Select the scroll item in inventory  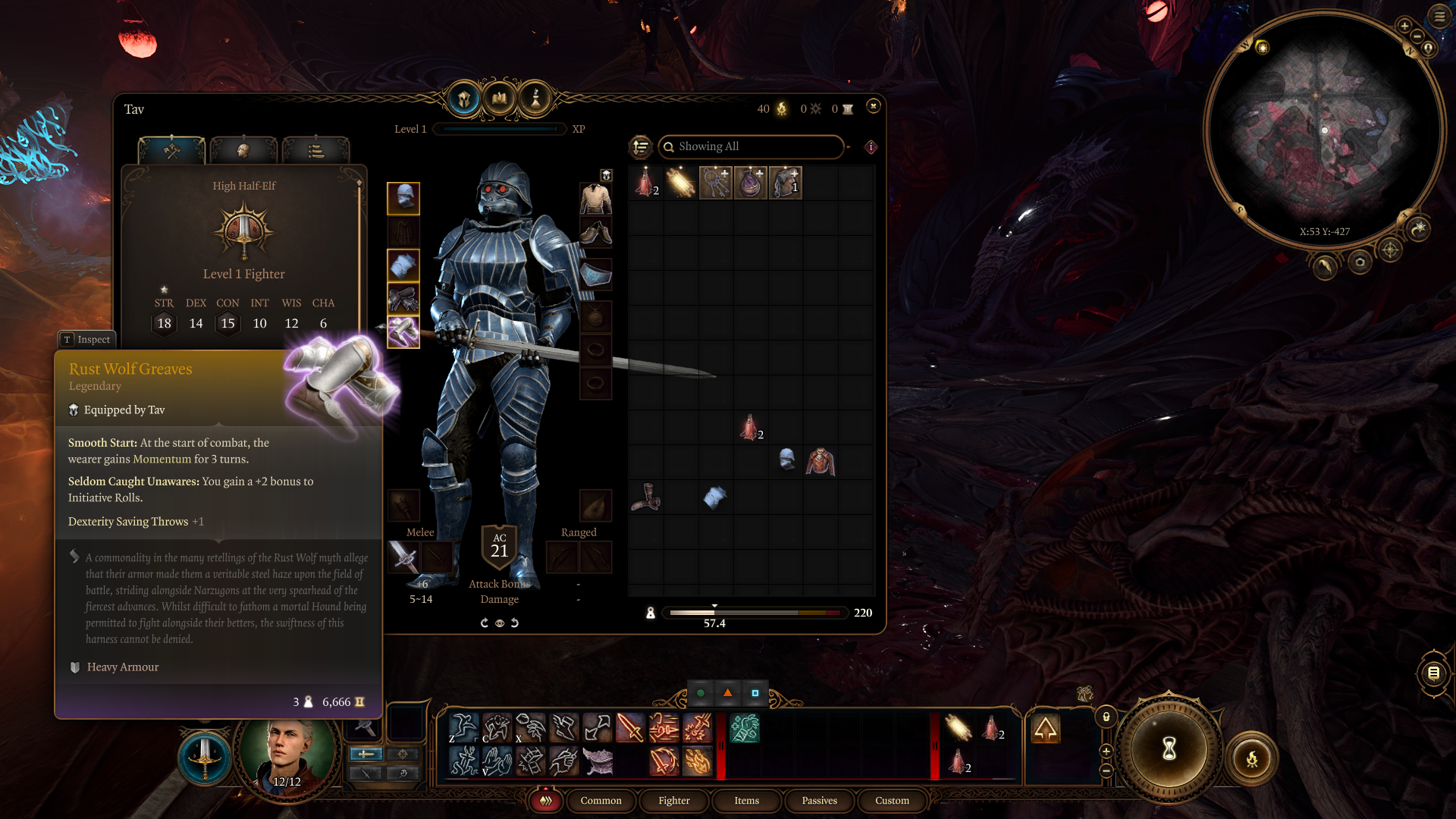coord(680,183)
